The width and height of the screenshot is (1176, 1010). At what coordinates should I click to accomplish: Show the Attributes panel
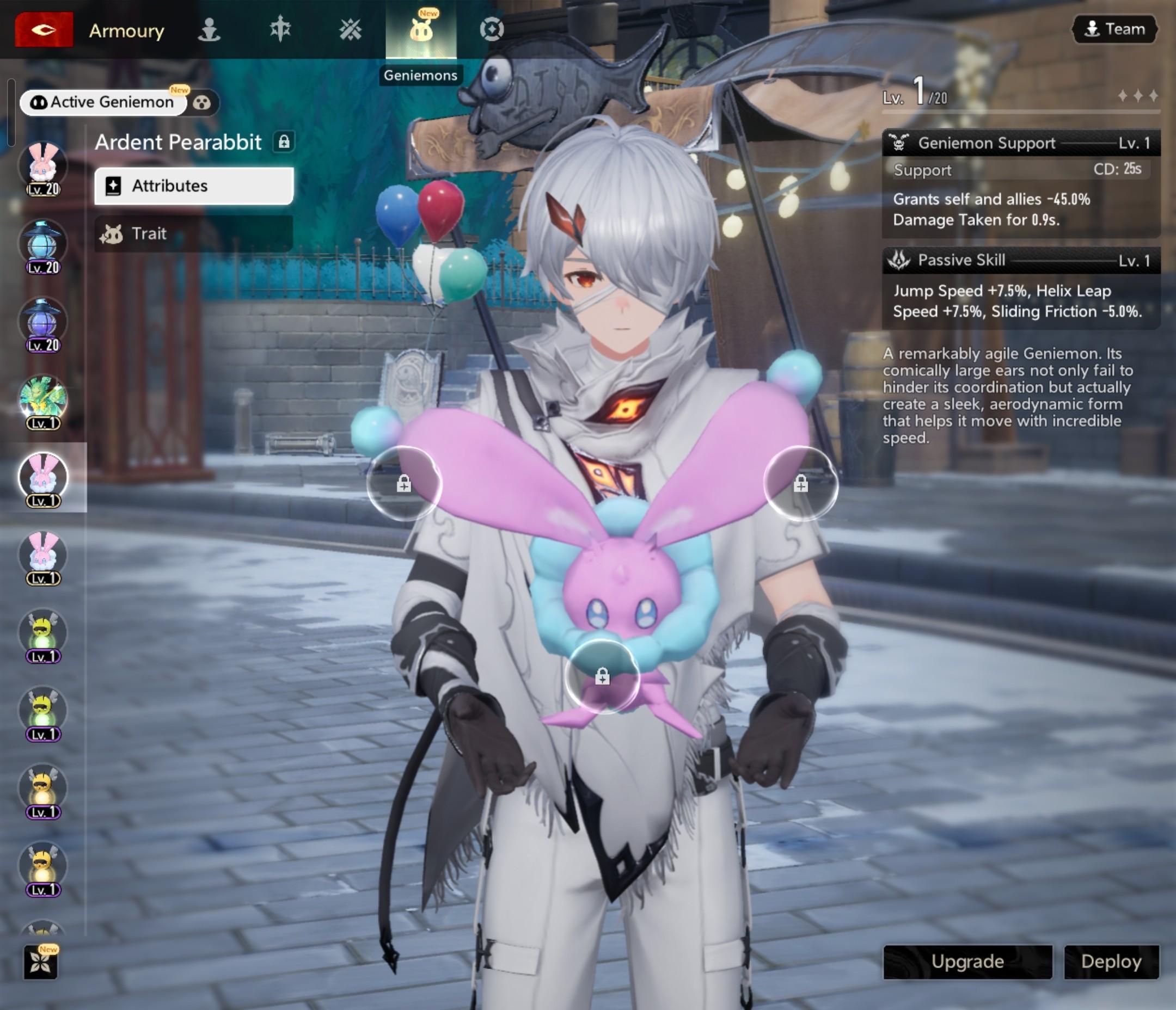193,186
